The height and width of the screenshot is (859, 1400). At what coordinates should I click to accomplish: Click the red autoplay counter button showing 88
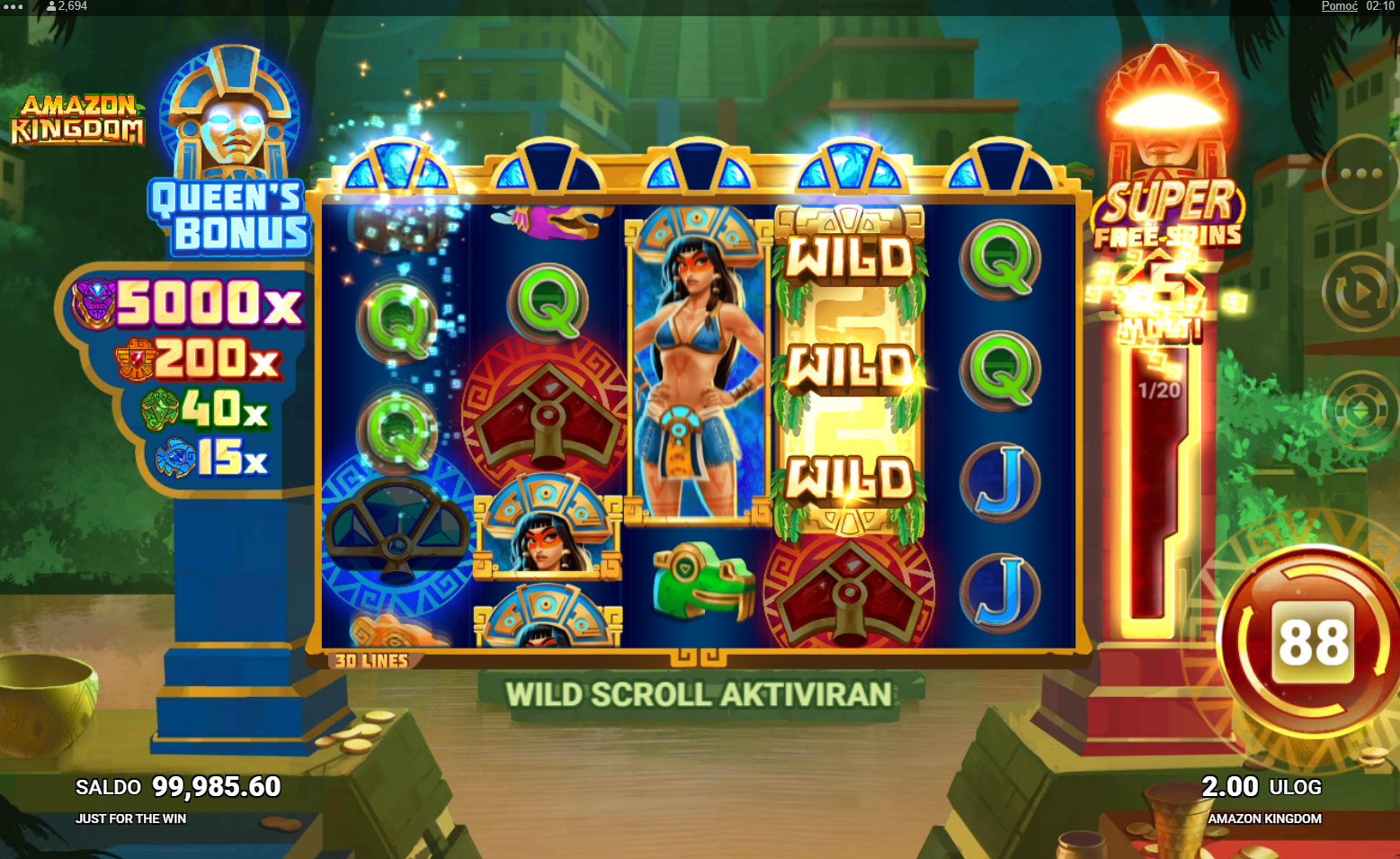1314,642
